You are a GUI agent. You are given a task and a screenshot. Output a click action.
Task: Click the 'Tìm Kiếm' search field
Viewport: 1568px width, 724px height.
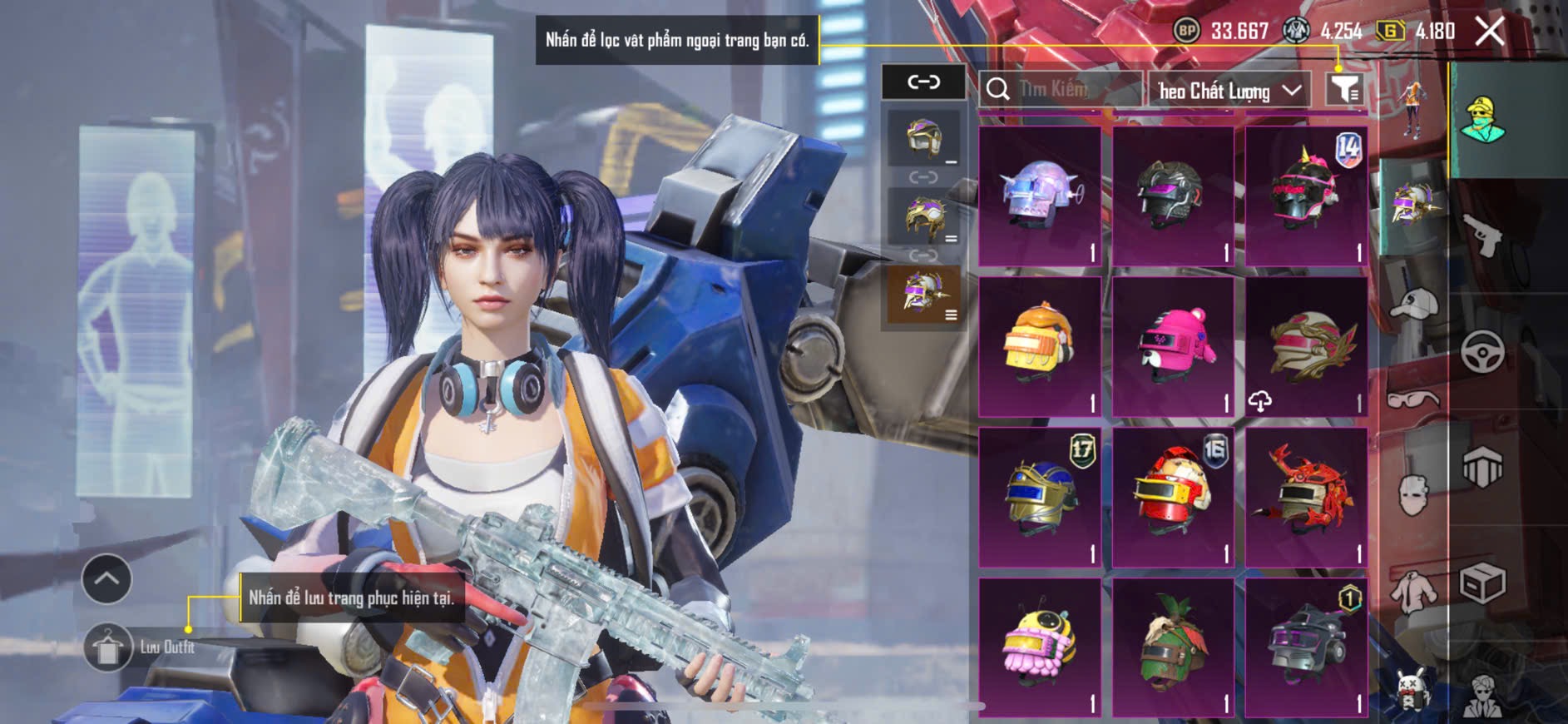[1061, 89]
